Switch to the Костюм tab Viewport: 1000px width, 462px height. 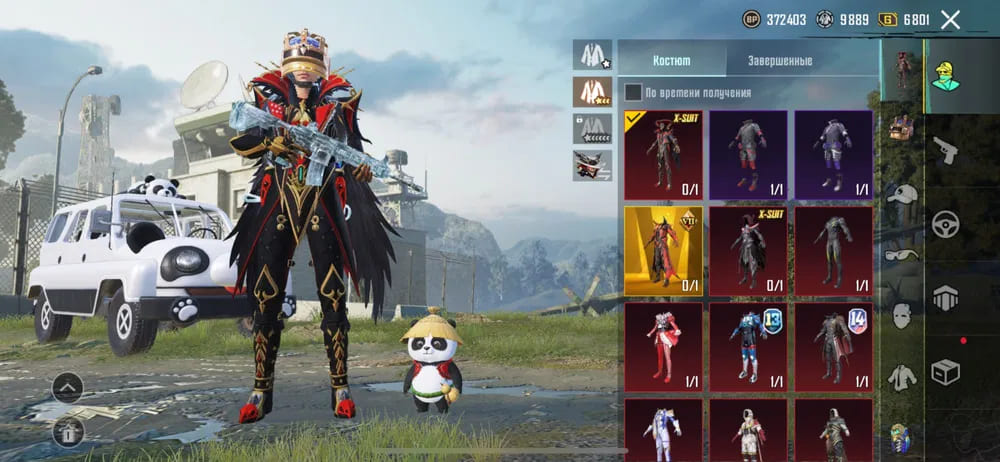click(x=671, y=61)
